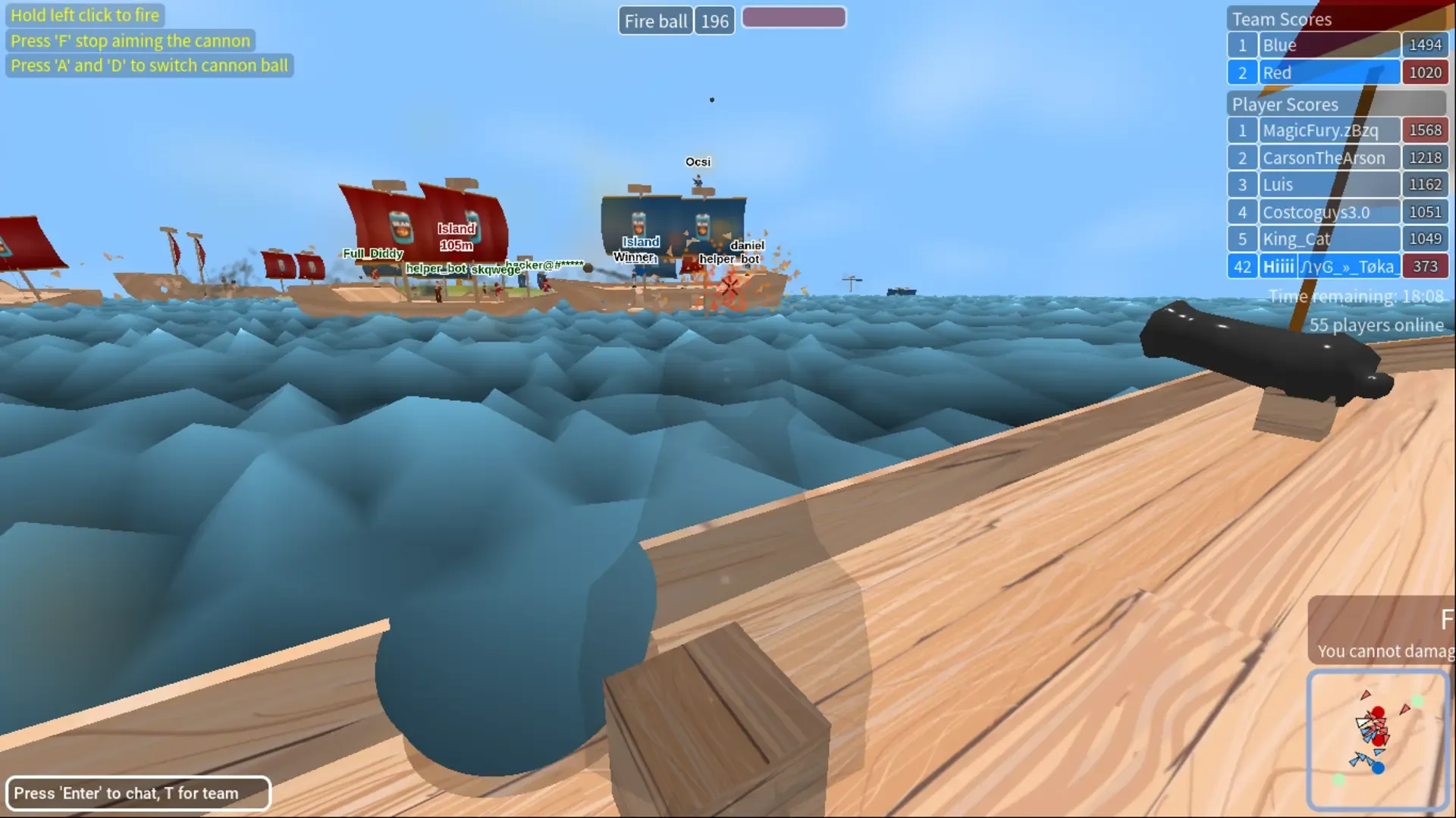Click the 'Hold left click to fire' hint

pyautogui.click(x=85, y=14)
